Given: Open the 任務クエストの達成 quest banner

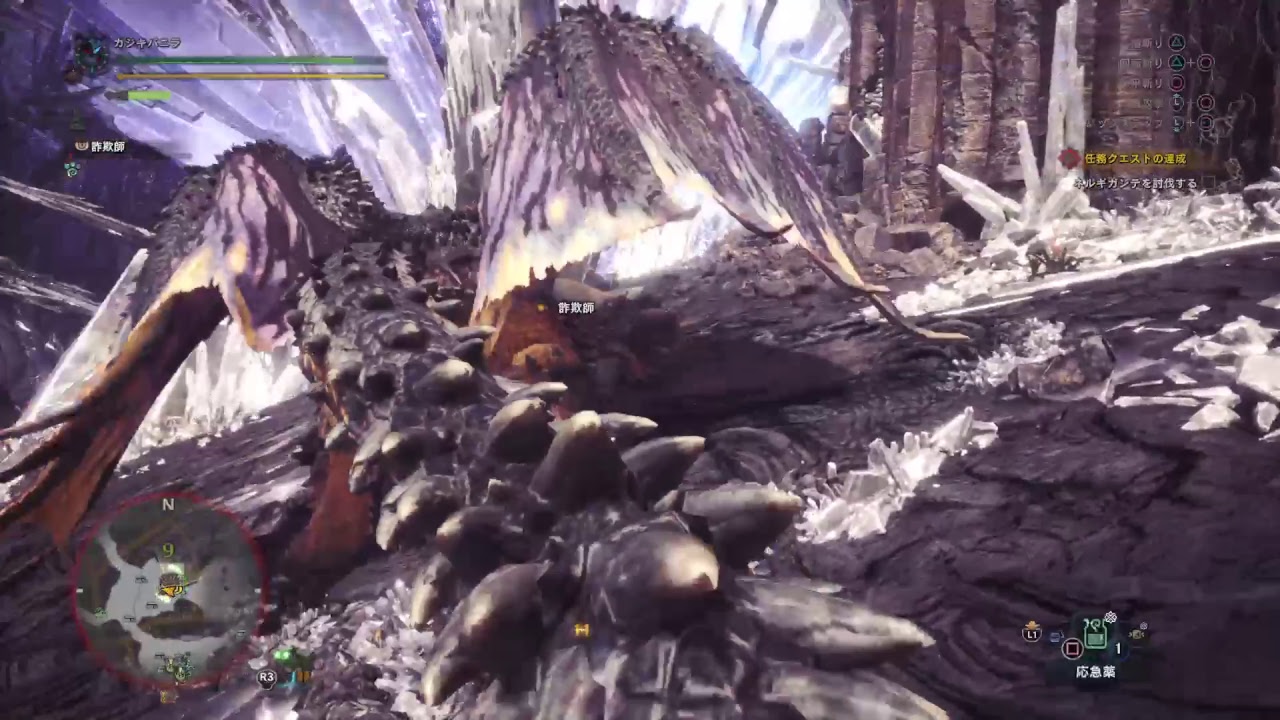Looking at the screenshot, I should 1134,157.
